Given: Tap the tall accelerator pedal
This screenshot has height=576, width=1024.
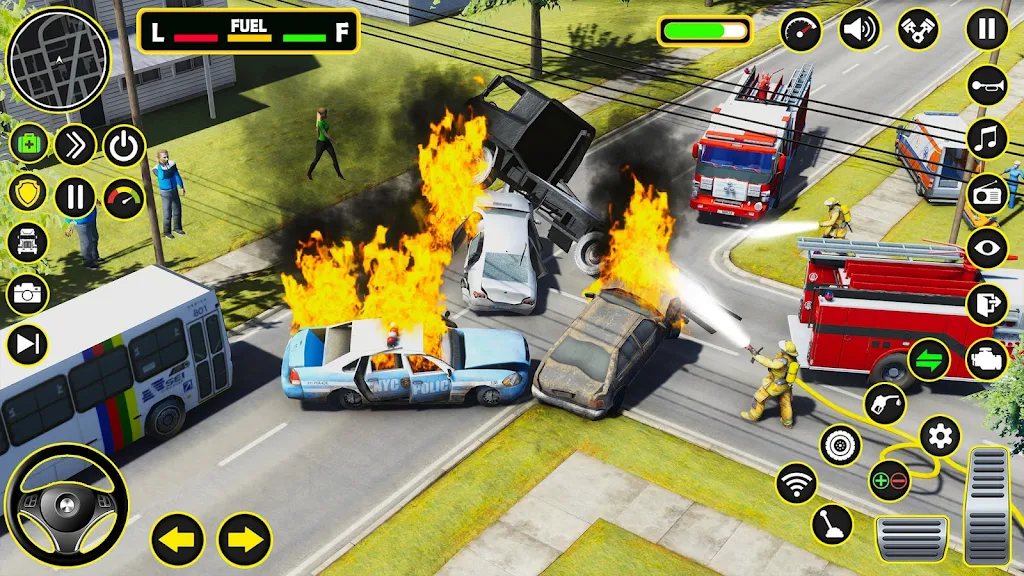Looking at the screenshot, I should click(987, 505).
